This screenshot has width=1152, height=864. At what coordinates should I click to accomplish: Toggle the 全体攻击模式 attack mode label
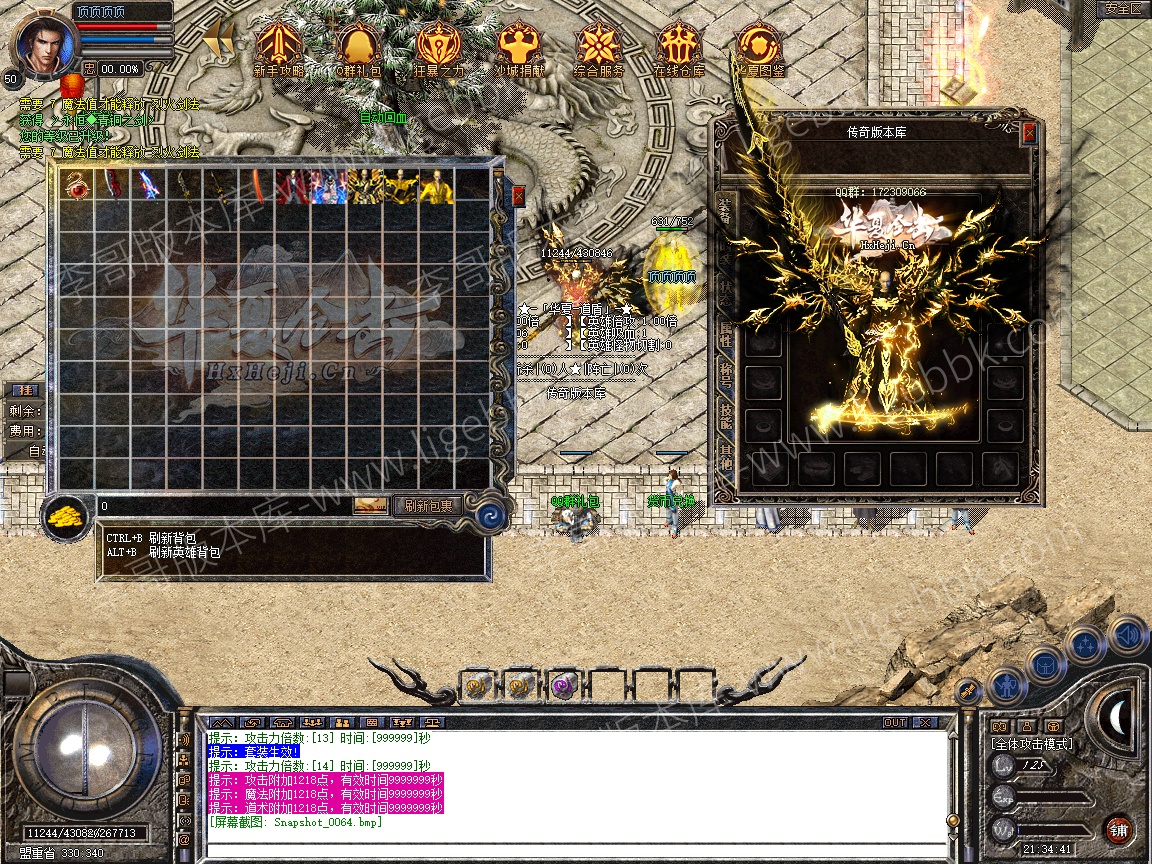point(1031,744)
